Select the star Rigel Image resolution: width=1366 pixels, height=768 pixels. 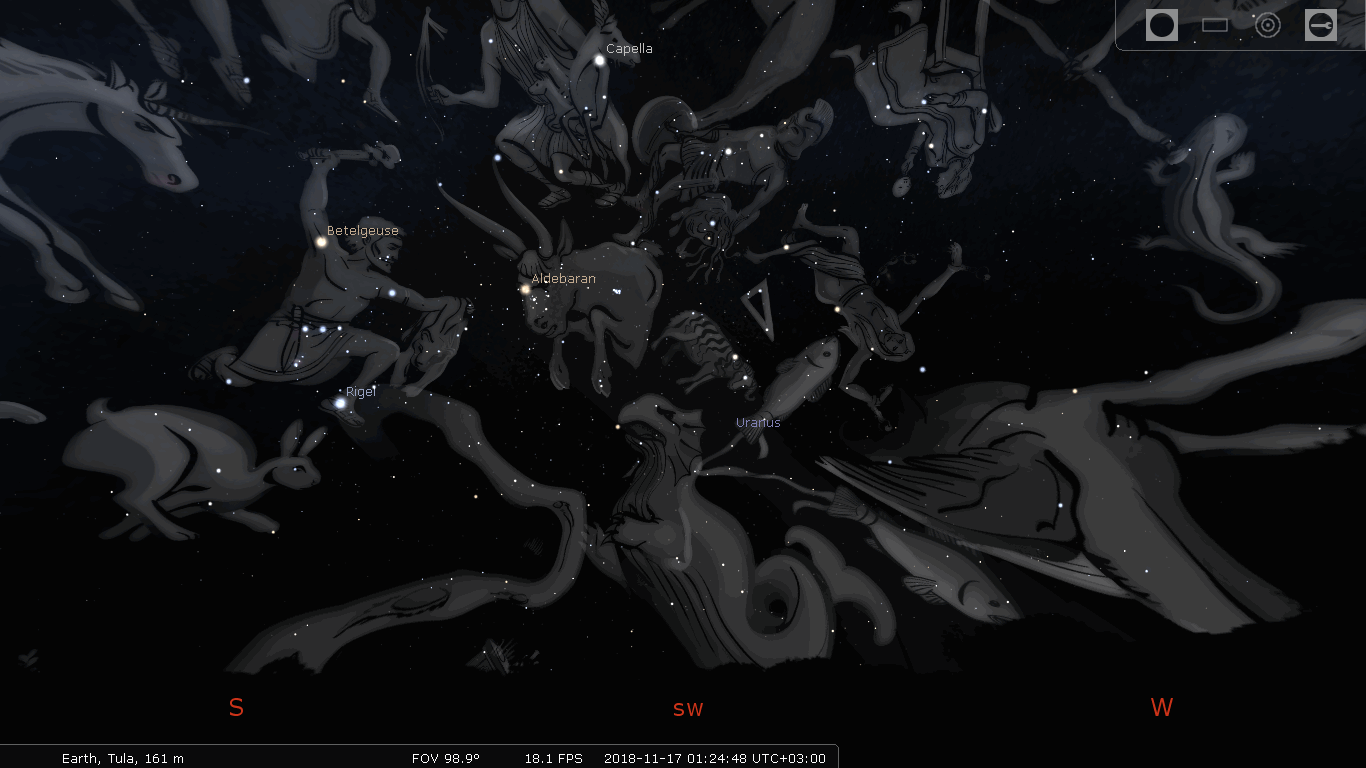pyautogui.click(x=339, y=403)
